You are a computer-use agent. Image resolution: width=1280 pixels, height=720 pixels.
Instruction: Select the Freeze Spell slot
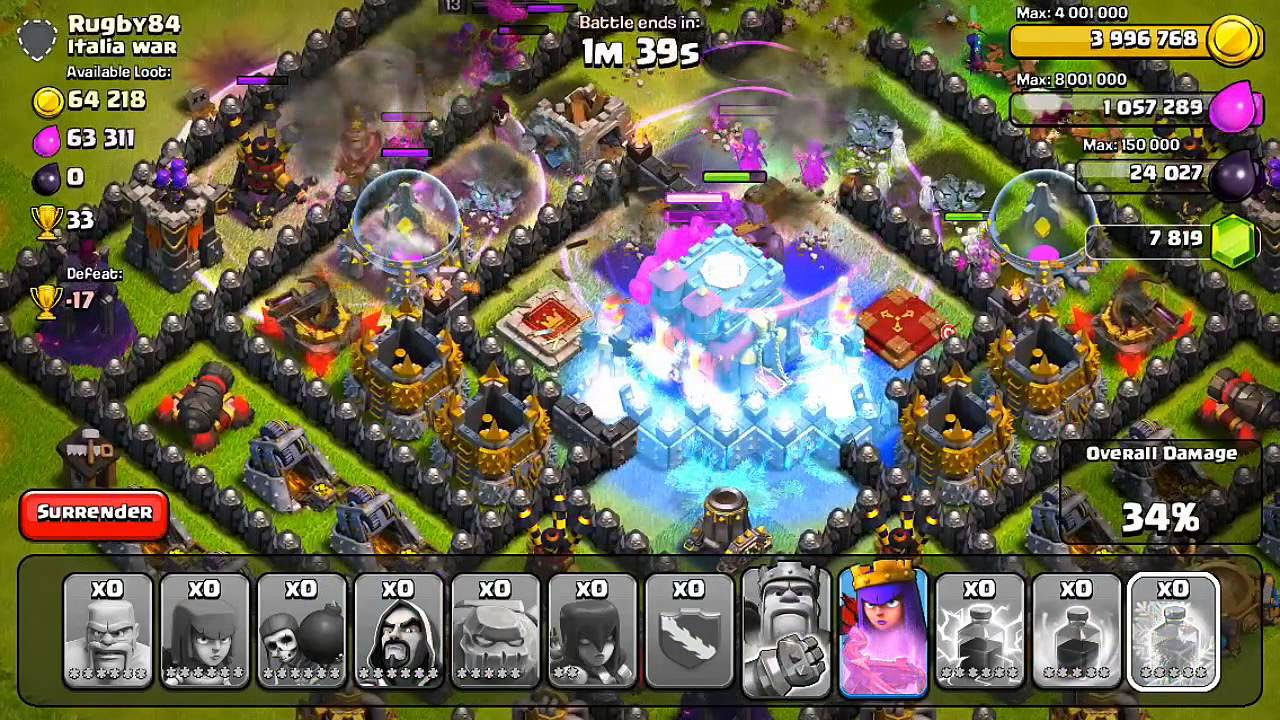point(1173,630)
